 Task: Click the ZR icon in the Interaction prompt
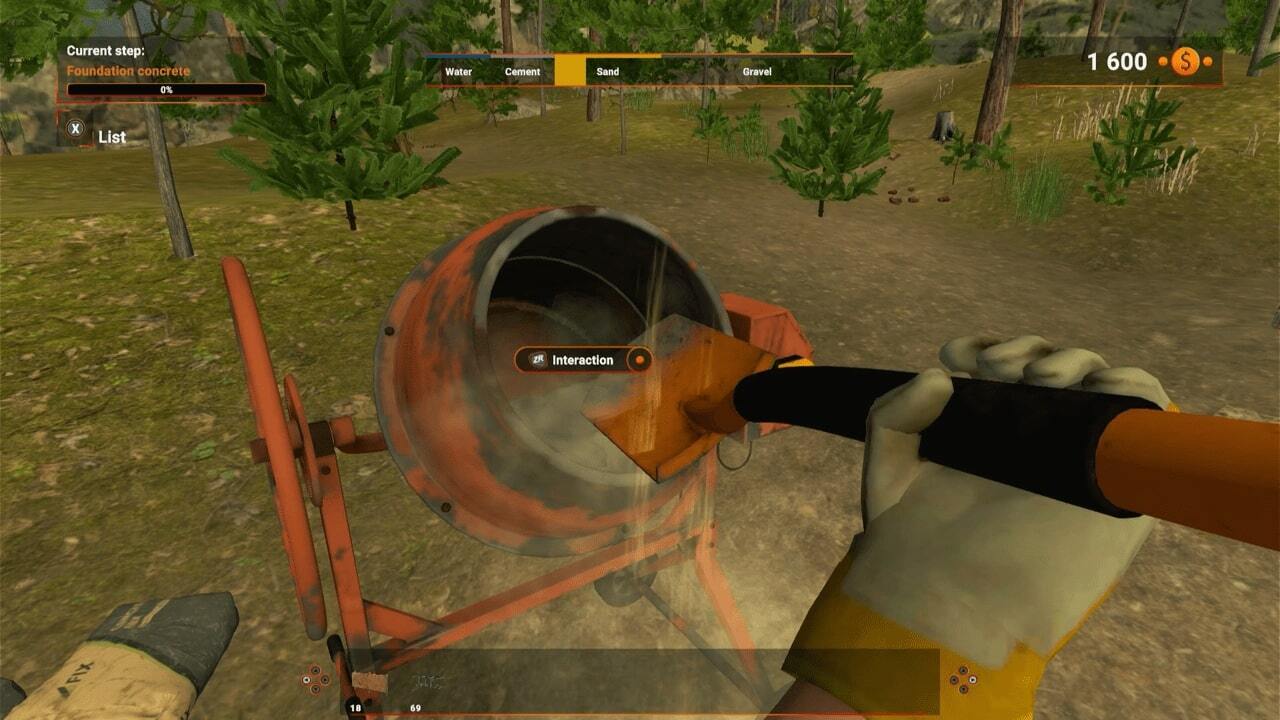click(538, 360)
